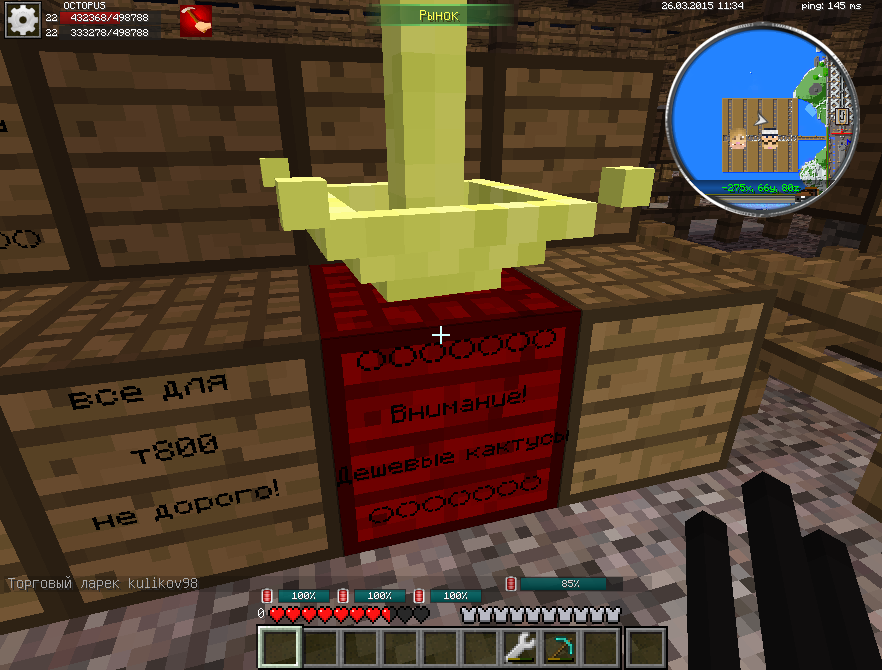The height and width of the screenshot is (670, 882).
Task: Select the wrench hotbar slot
Action: [521, 648]
